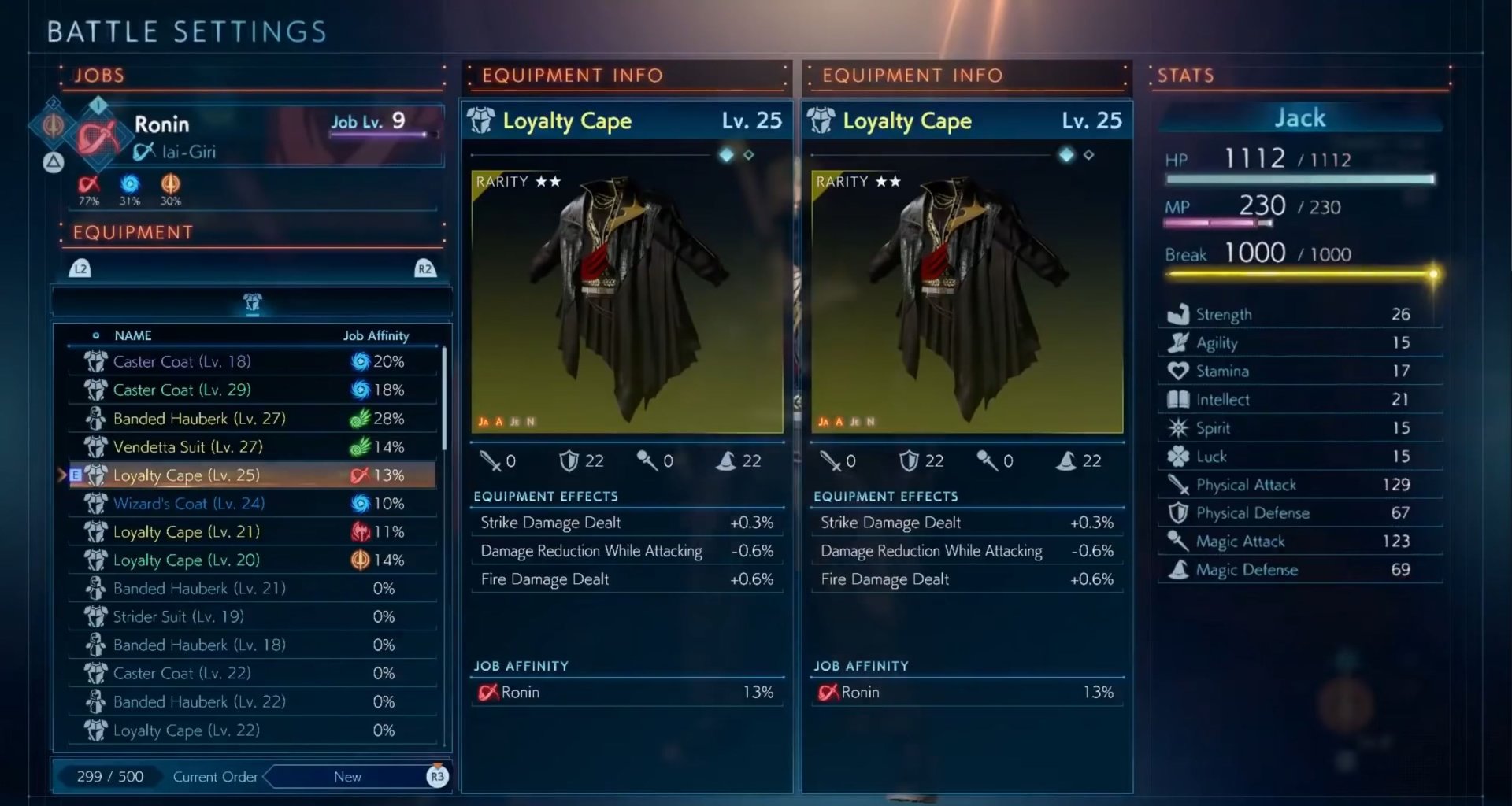
Task: Select Banded Hauberk (Lv. 27)
Action: 252,418
